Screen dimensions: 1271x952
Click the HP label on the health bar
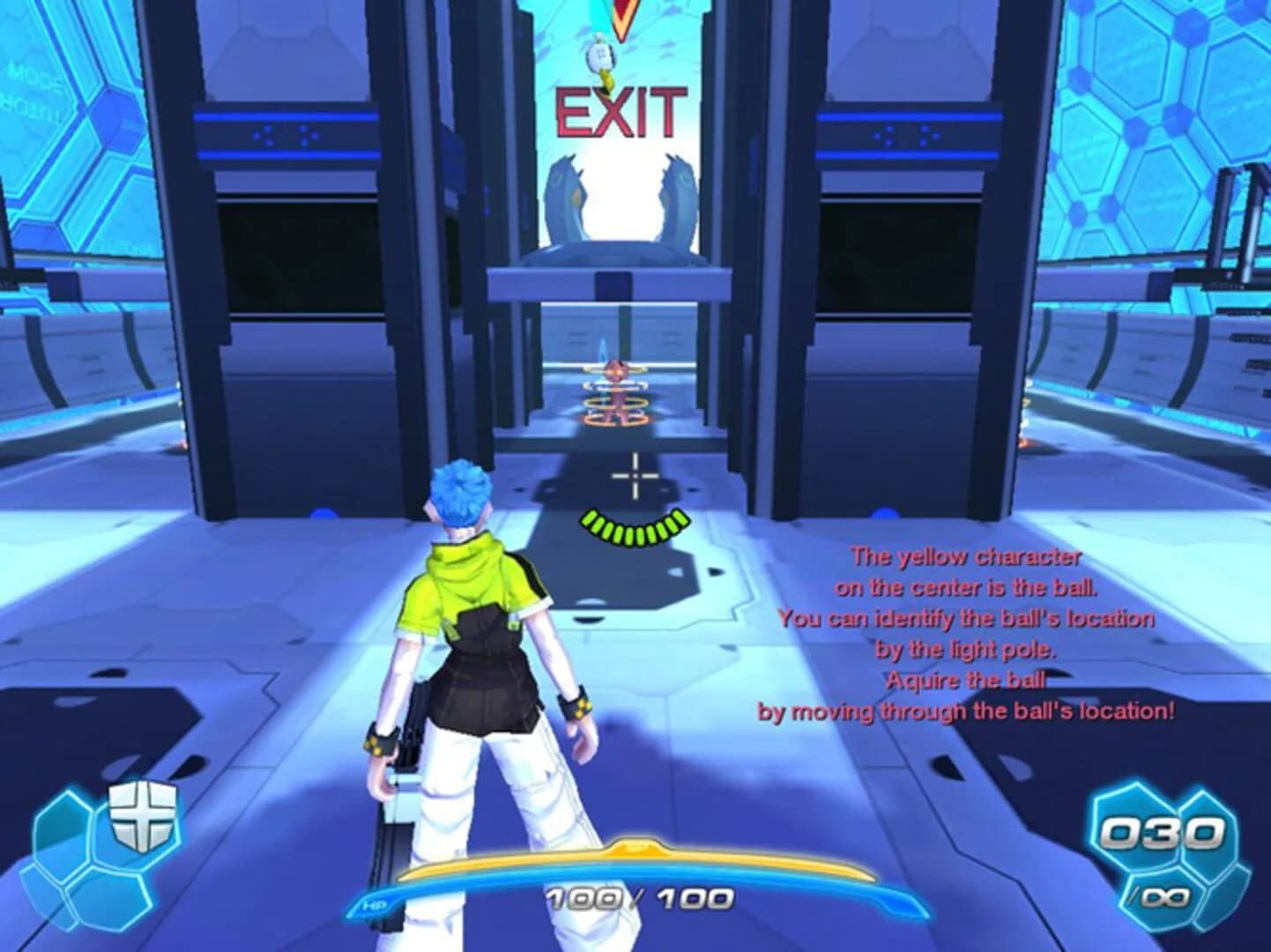coord(373,904)
